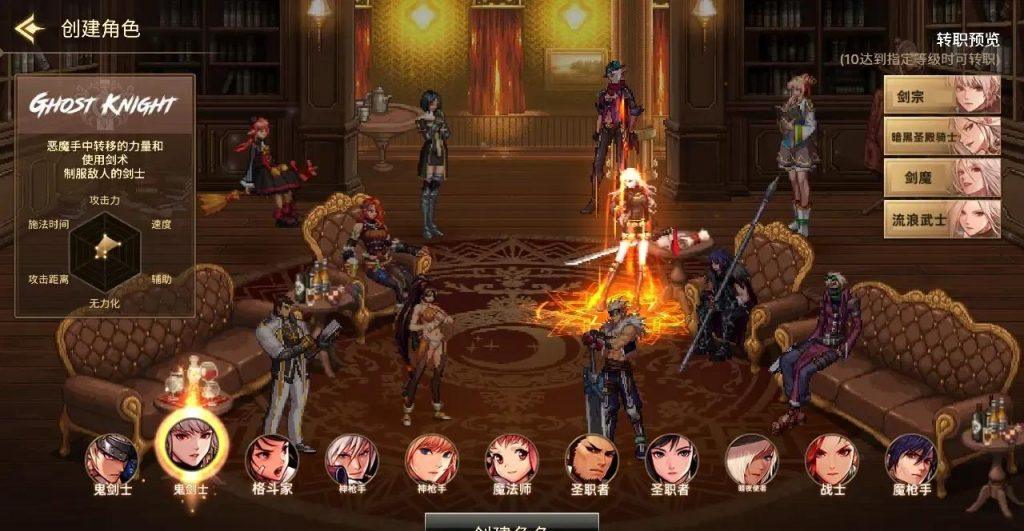Pick the 格斗家 fighter class portrait
Image resolution: width=1024 pixels, height=531 pixels.
[x=272, y=460]
